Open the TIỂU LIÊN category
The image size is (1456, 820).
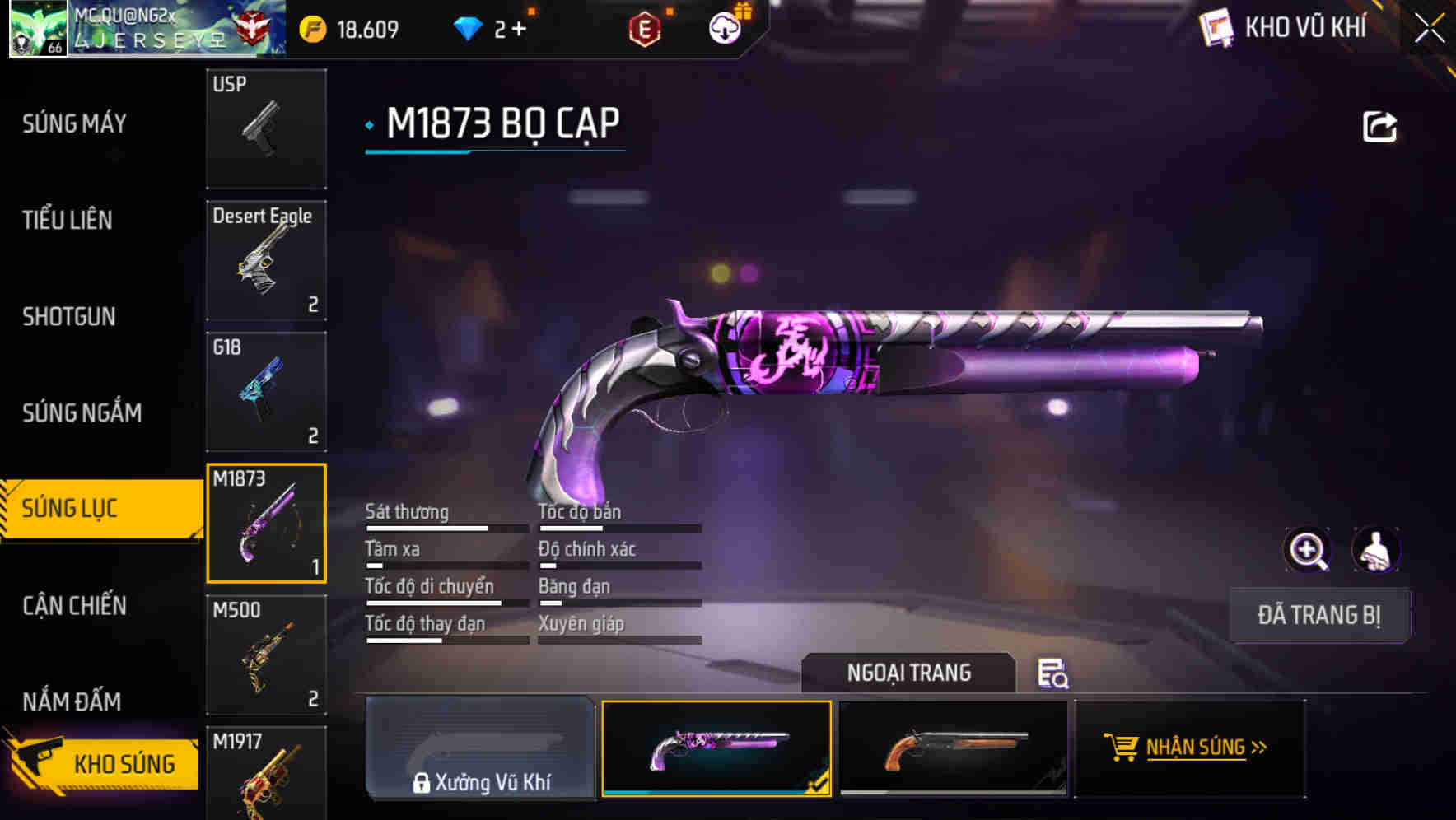pos(66,220)
